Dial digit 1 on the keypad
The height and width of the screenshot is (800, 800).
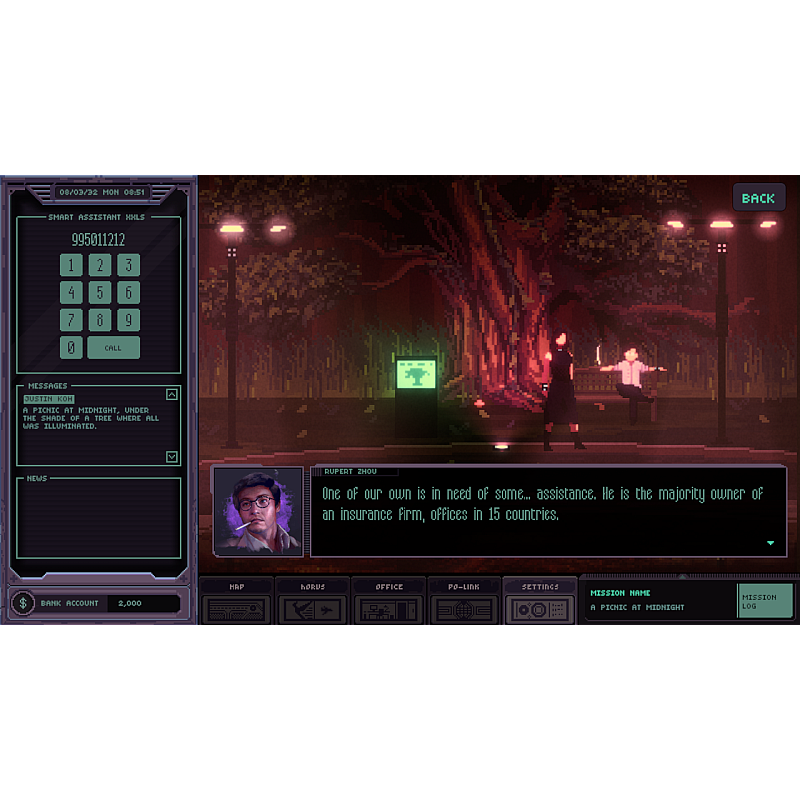[x=71, y=265]
